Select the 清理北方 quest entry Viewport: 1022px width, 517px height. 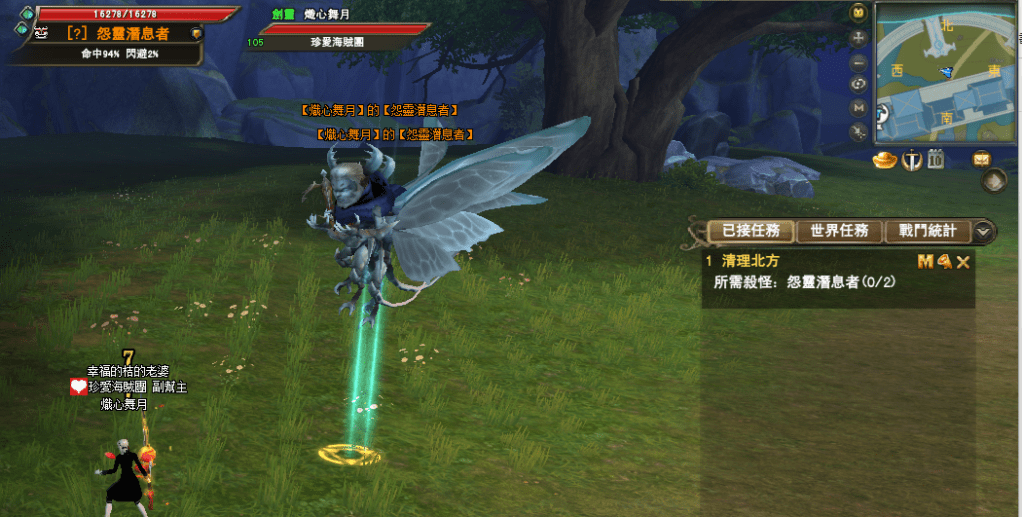(750, 261)
